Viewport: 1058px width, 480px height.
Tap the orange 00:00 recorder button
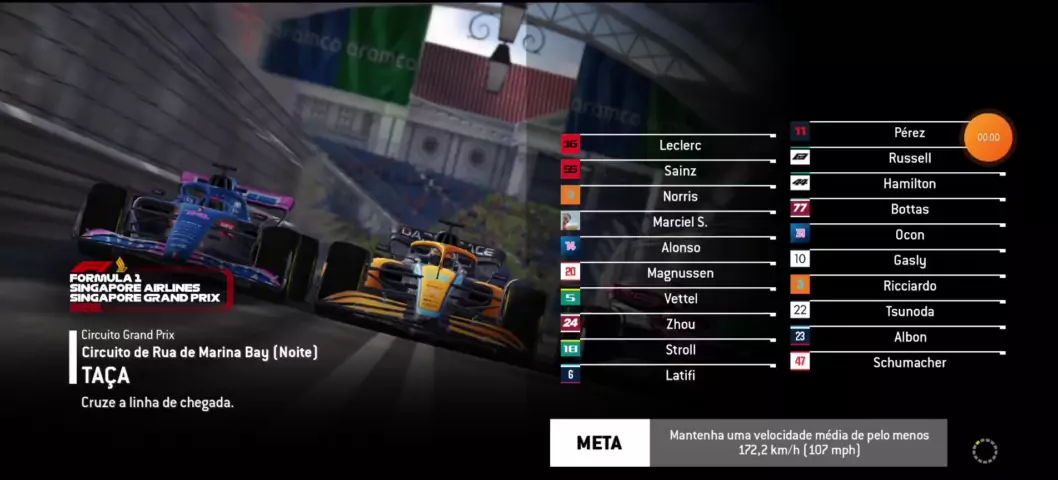tap(988, 137)
